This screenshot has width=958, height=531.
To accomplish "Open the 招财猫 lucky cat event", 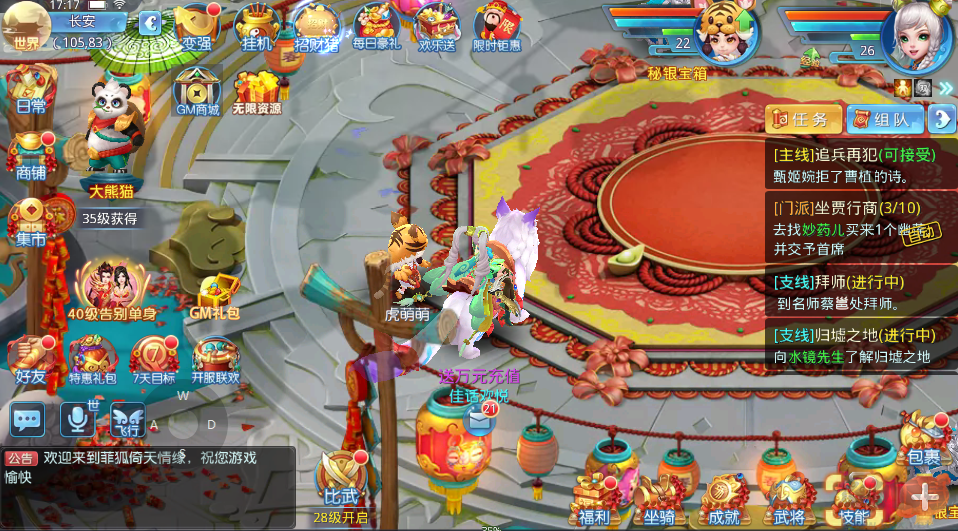I will [x=317, y=27].
